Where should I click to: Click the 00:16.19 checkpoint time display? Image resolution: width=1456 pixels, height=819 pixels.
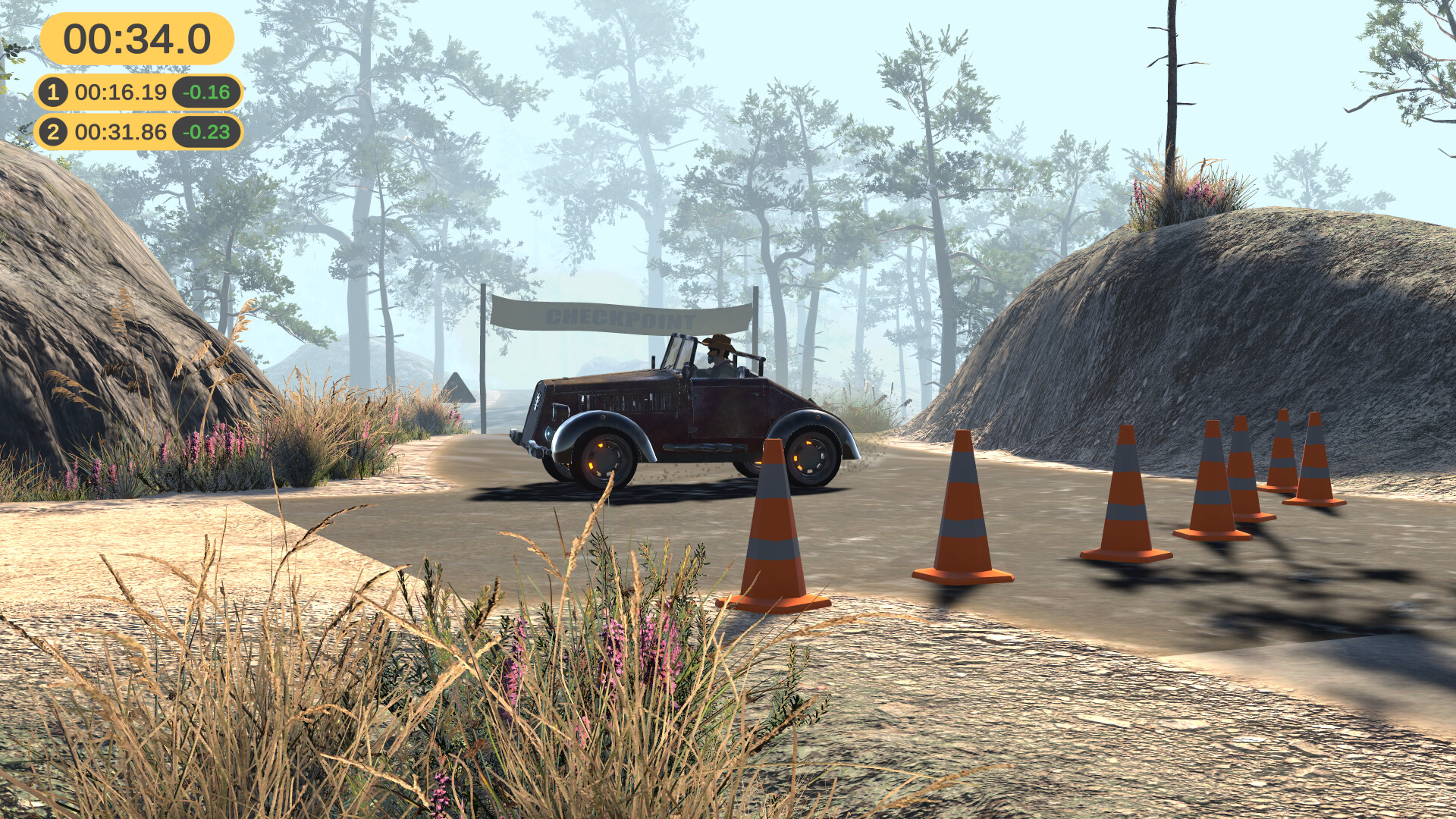[x=120, y=91]
